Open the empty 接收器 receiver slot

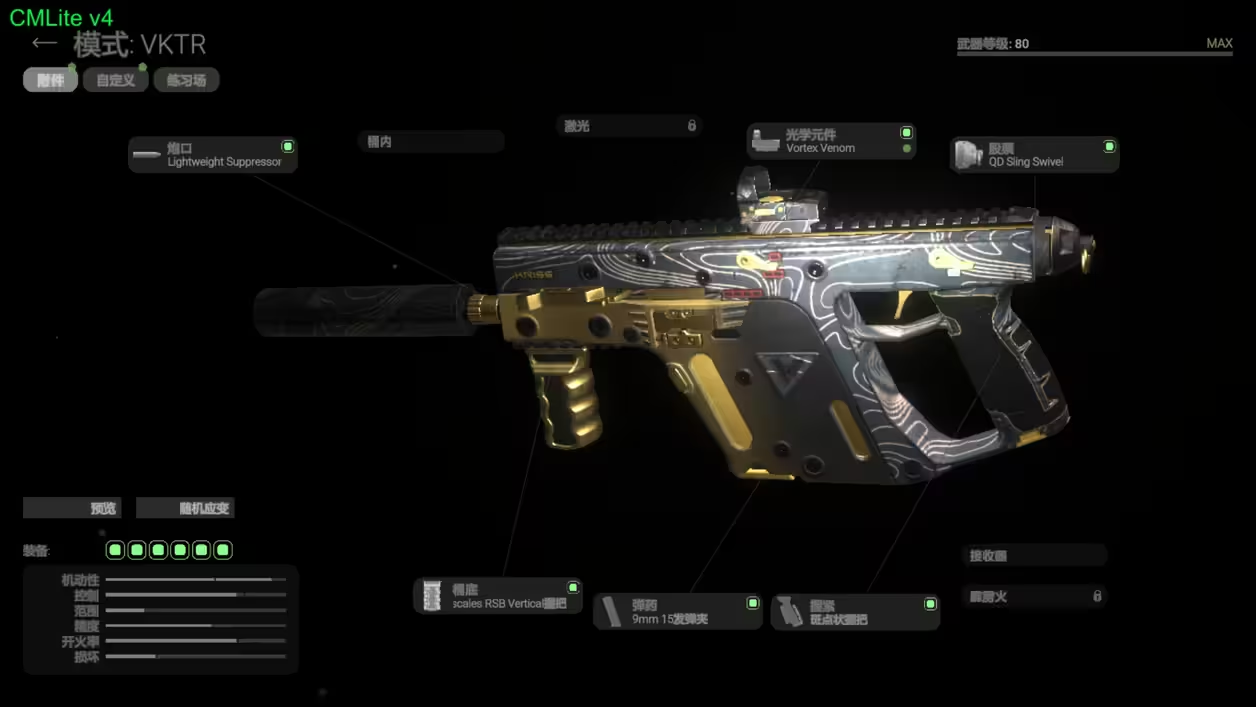[x=1035, y=556]
